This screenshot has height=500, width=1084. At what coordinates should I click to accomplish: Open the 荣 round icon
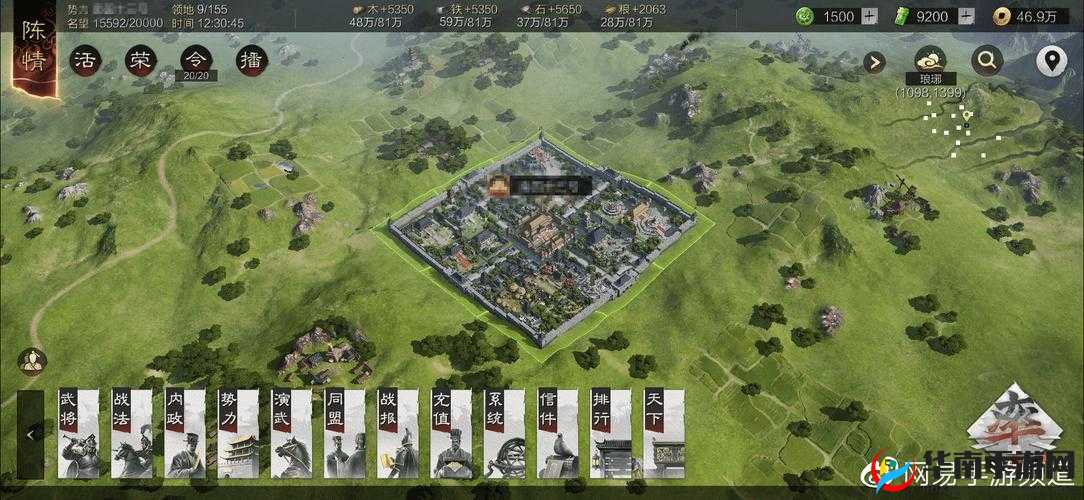(140, 61)
